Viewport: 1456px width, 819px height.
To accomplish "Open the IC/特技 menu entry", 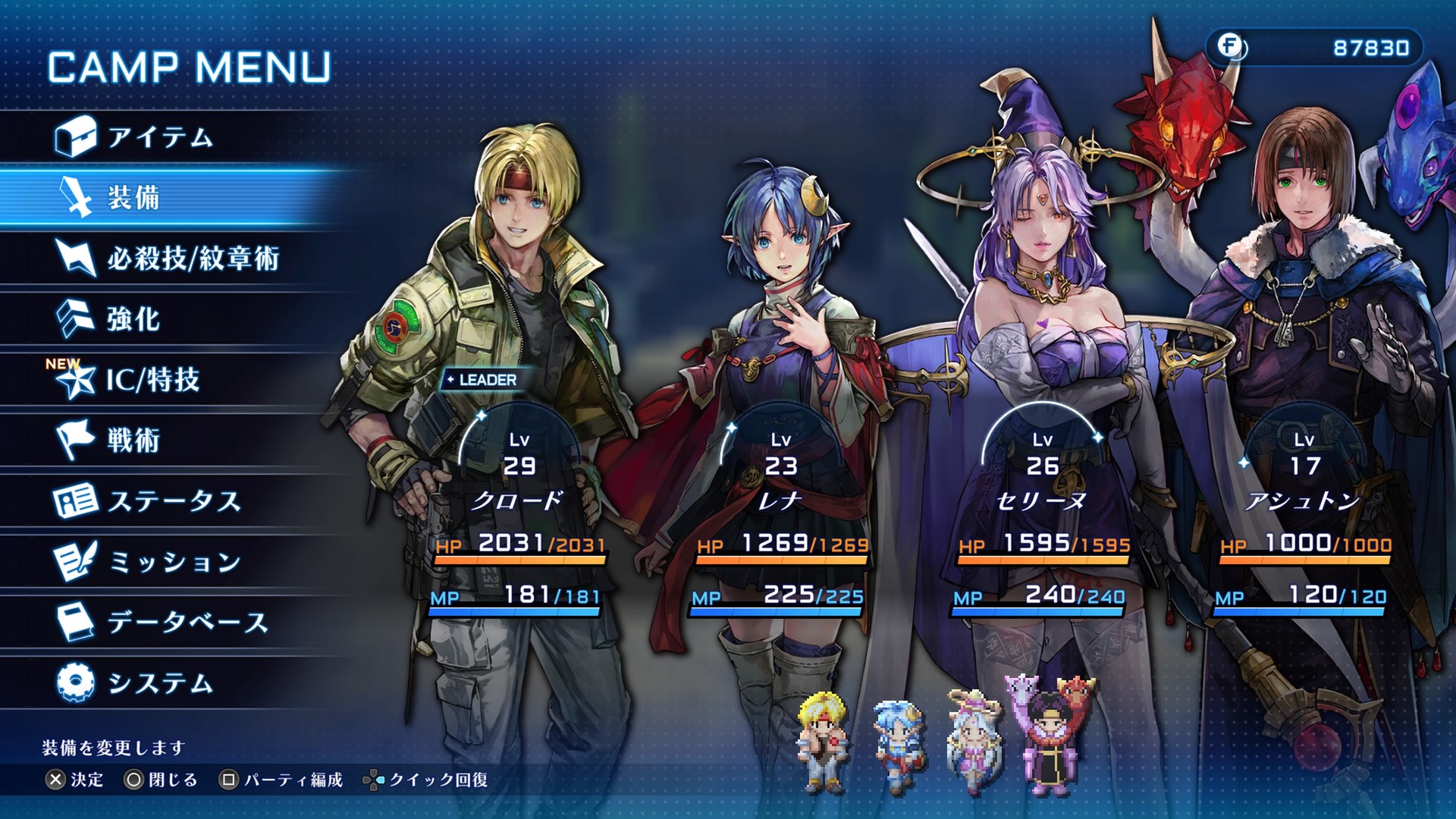I will (152, 380).
